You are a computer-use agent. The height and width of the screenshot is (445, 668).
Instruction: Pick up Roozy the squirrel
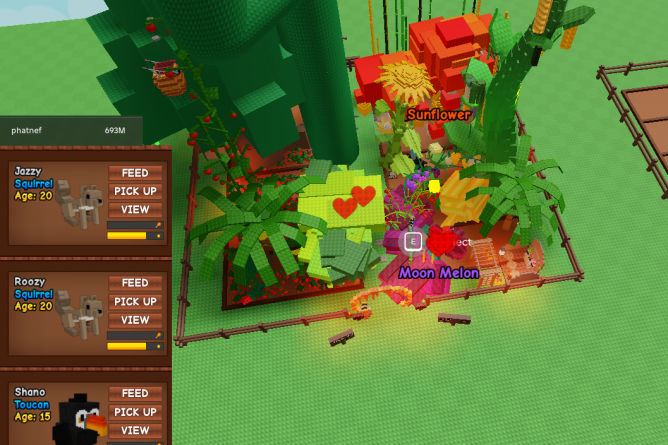coord(135,302)
